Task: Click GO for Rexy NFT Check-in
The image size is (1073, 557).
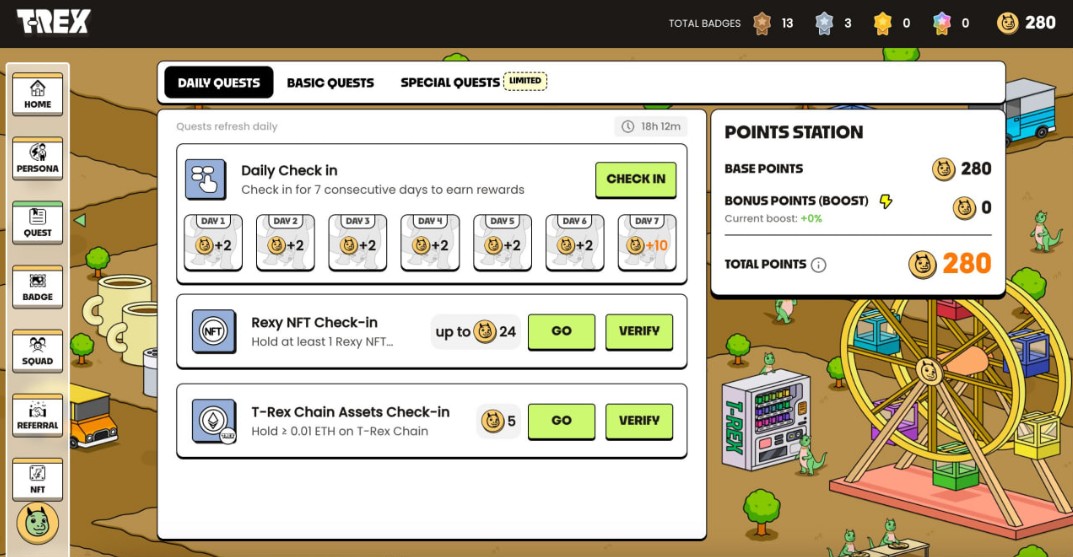Action: click(561, 331)
